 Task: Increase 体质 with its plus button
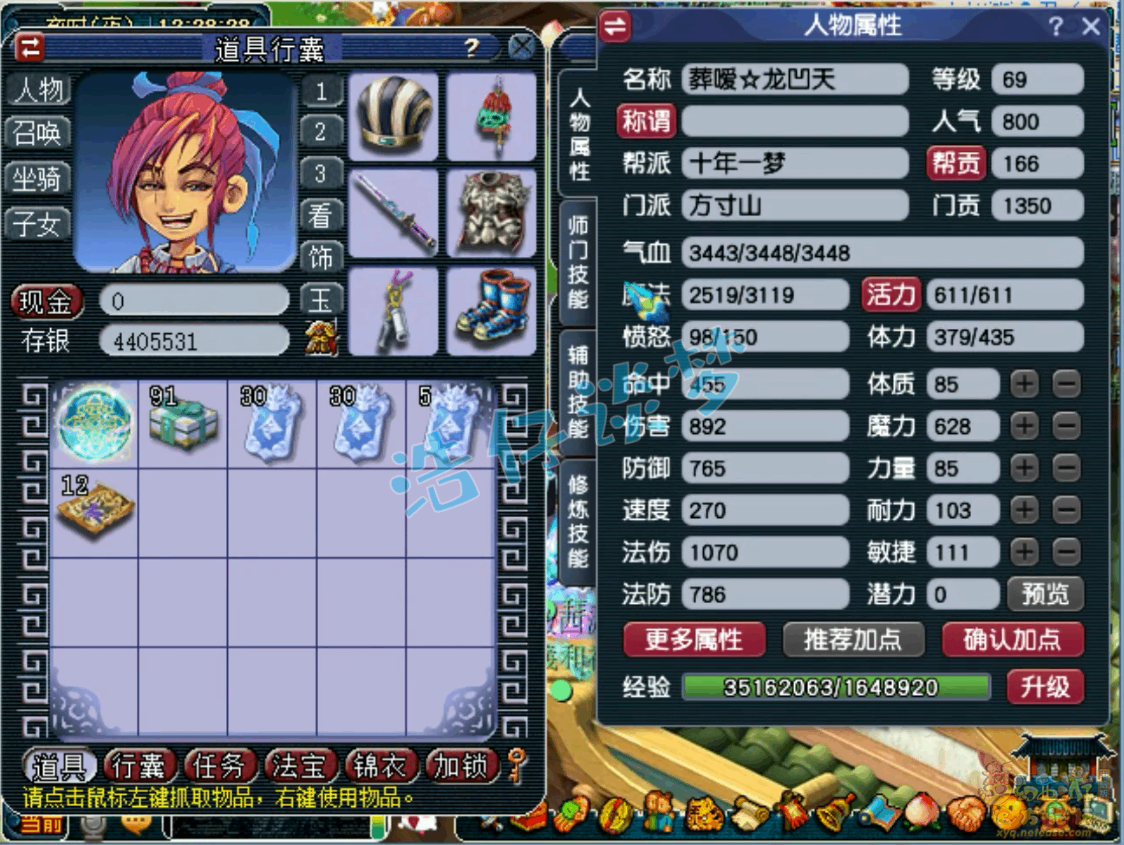(1024, 383)
